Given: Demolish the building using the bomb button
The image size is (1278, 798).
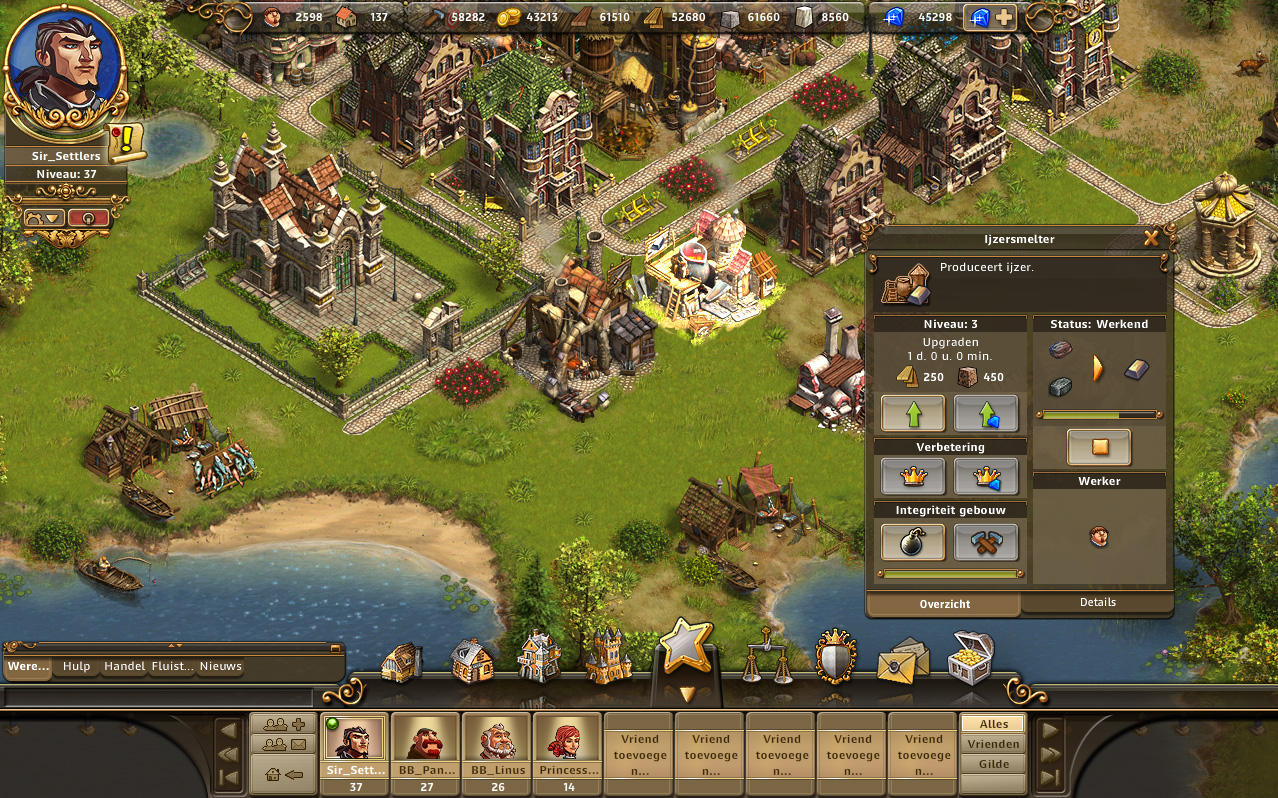Looking at the screenshot, I should point(912,542).
